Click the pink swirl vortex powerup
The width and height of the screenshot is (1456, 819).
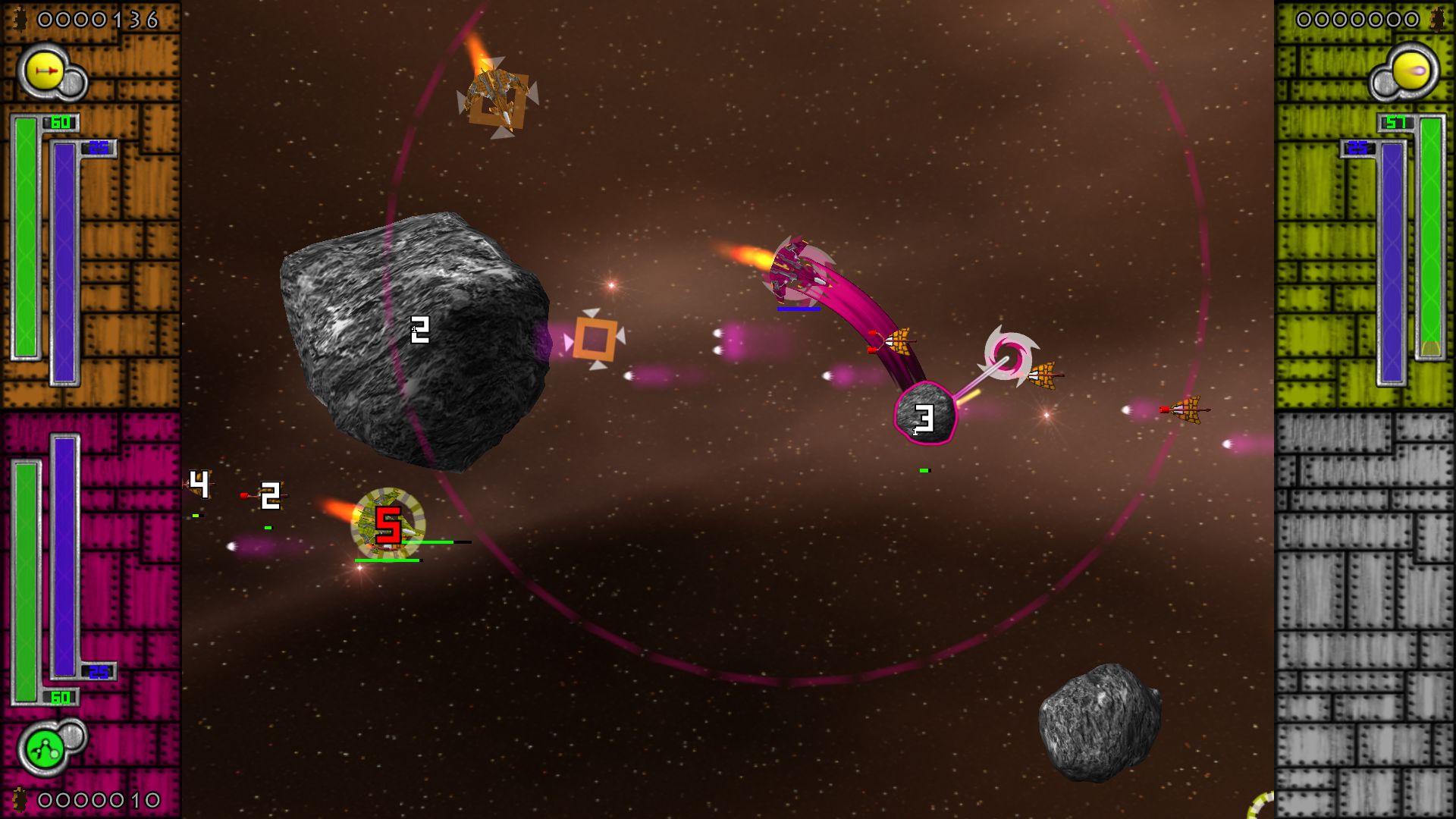click(1009, 355)
